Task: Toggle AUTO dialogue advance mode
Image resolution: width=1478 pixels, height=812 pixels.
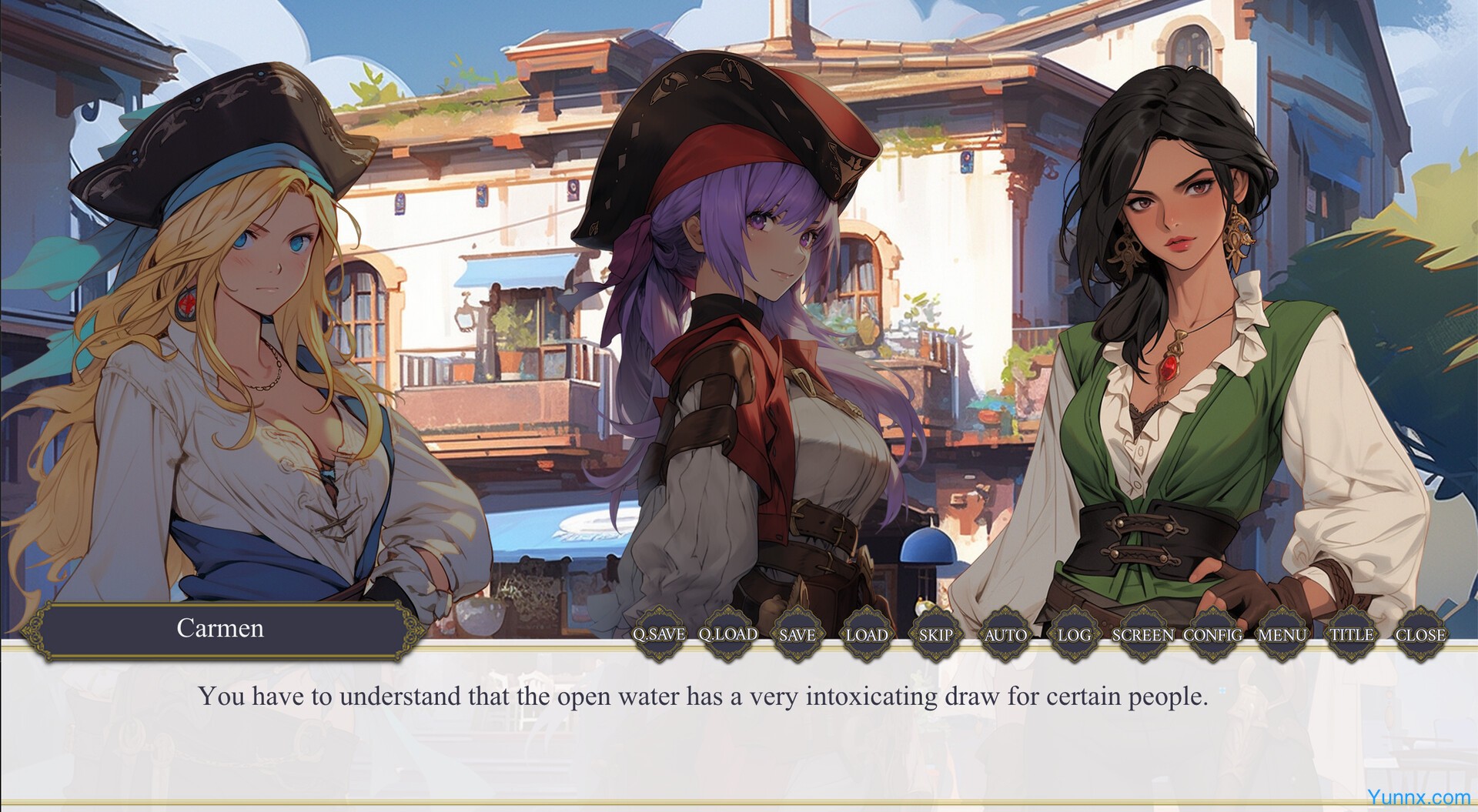Action: click(1005, 635)
